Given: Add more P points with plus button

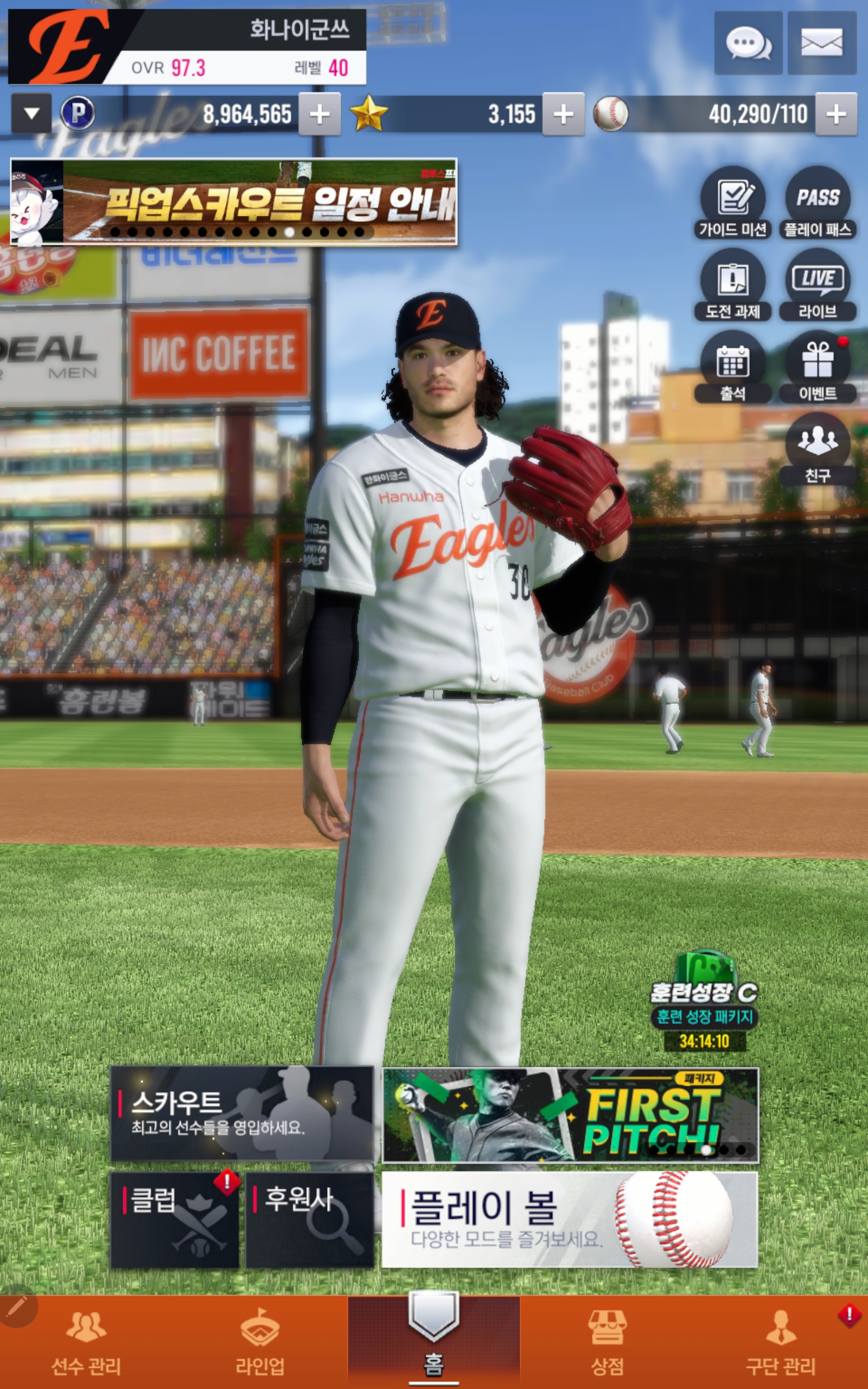Looking at the screenshot, I should pyautogui.click(x=319, y=114).
